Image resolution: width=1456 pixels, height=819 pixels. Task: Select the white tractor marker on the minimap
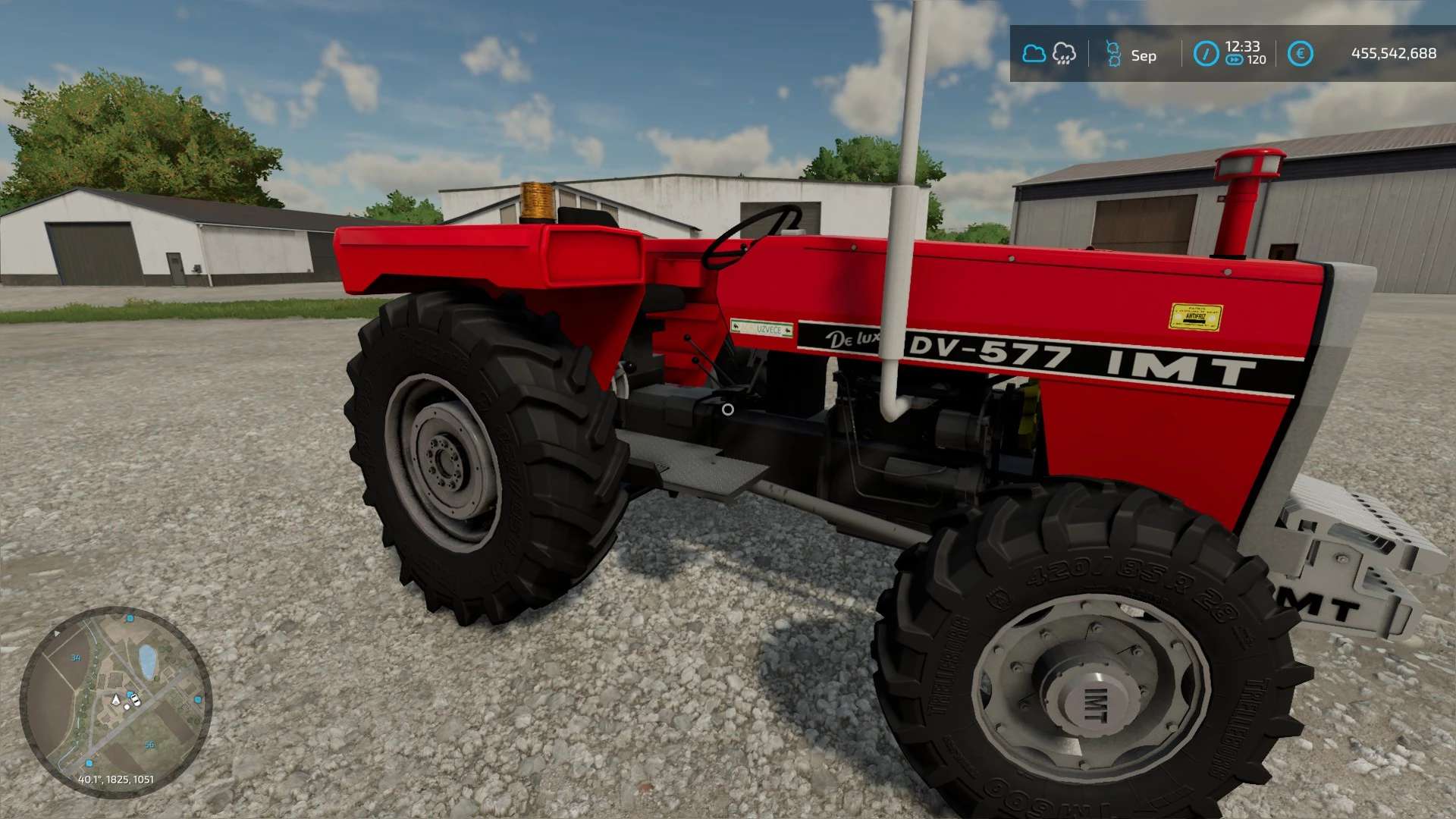[x=136, y=699]
